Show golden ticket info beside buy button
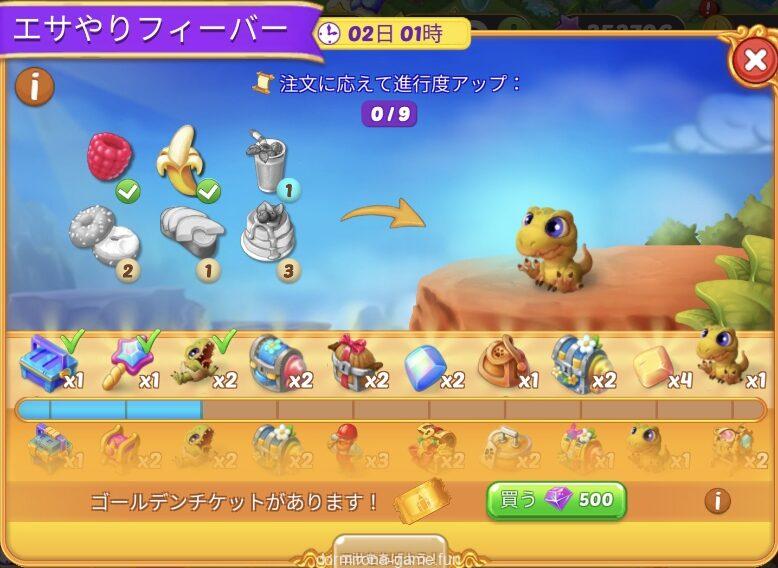The height and width of the screenshot is (568, 778). [716, 500]
